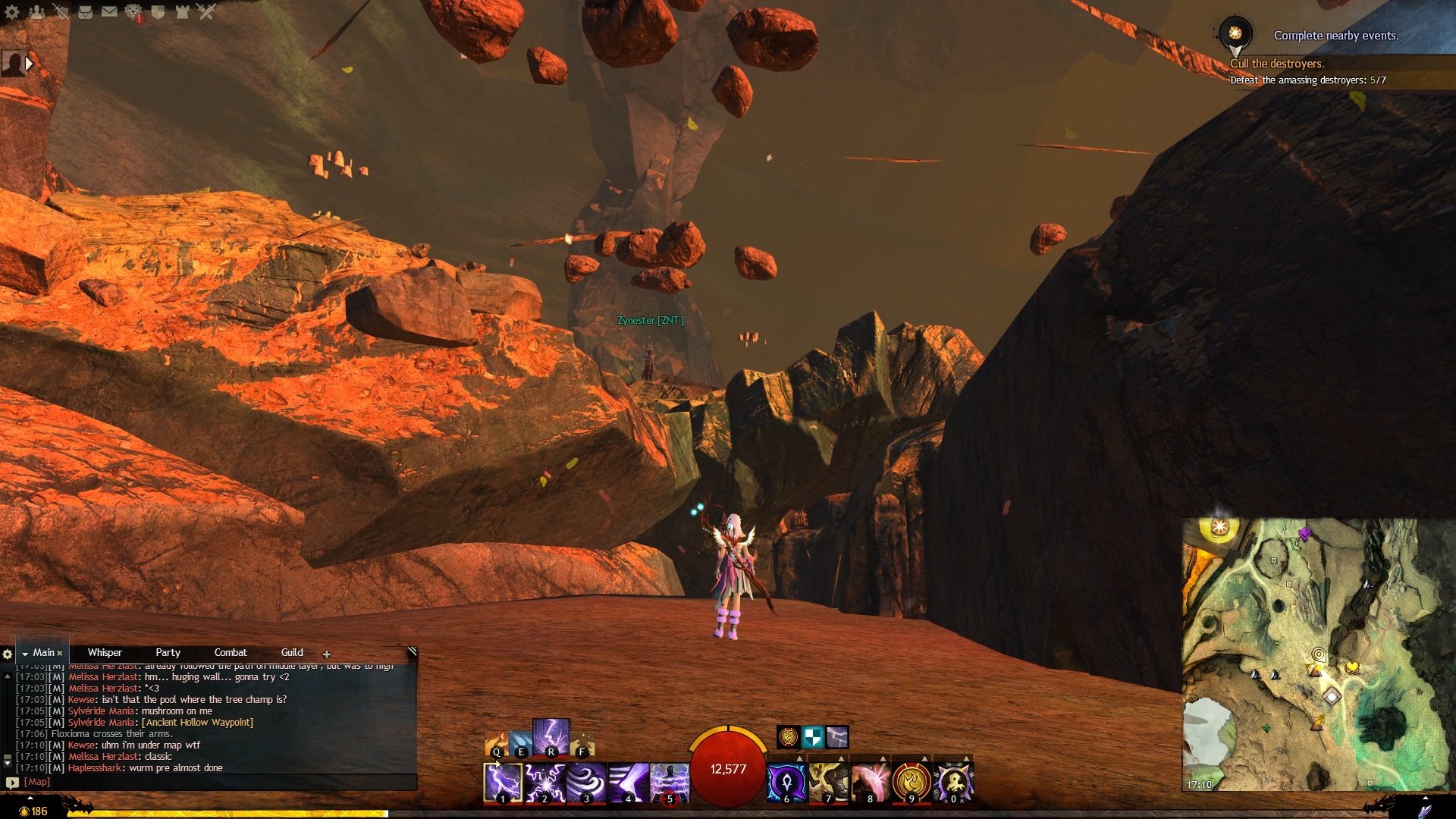Open the chat options gear
The image size is (1456, 819).
tap(8, 654)
